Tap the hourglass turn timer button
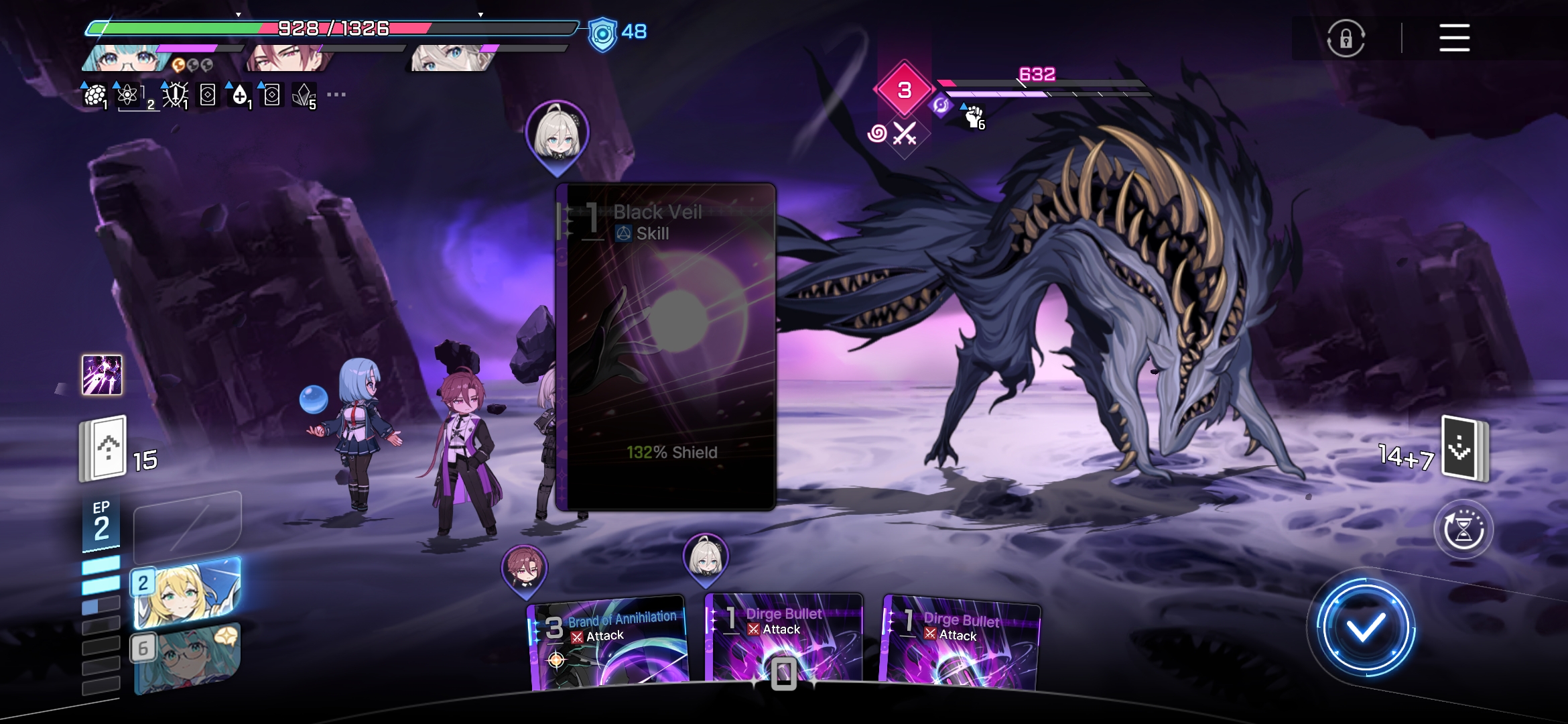The width and height of the screenshot is (1568, 724). [x=1463, y=530]
